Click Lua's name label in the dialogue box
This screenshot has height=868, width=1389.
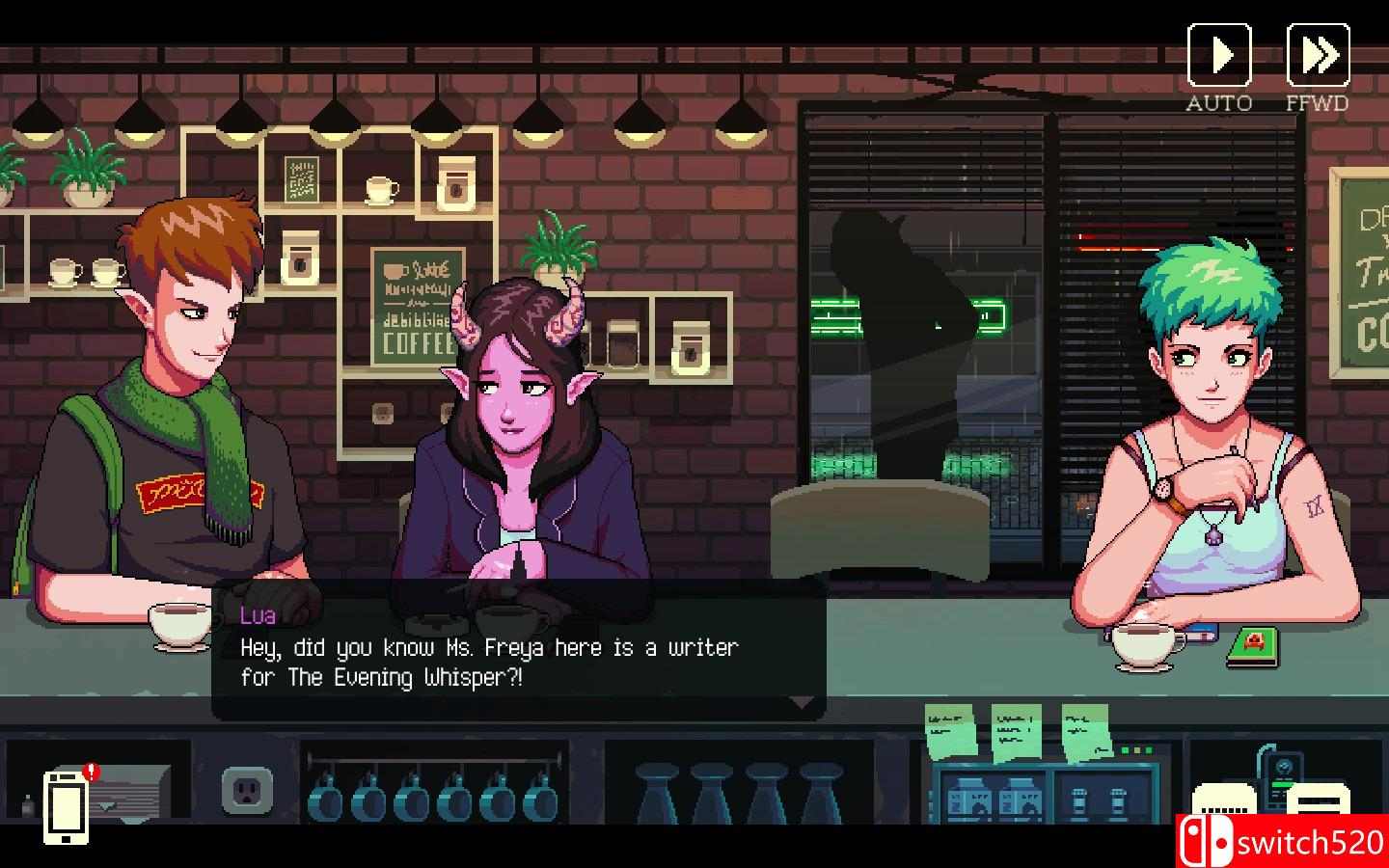tap(257, 615)
